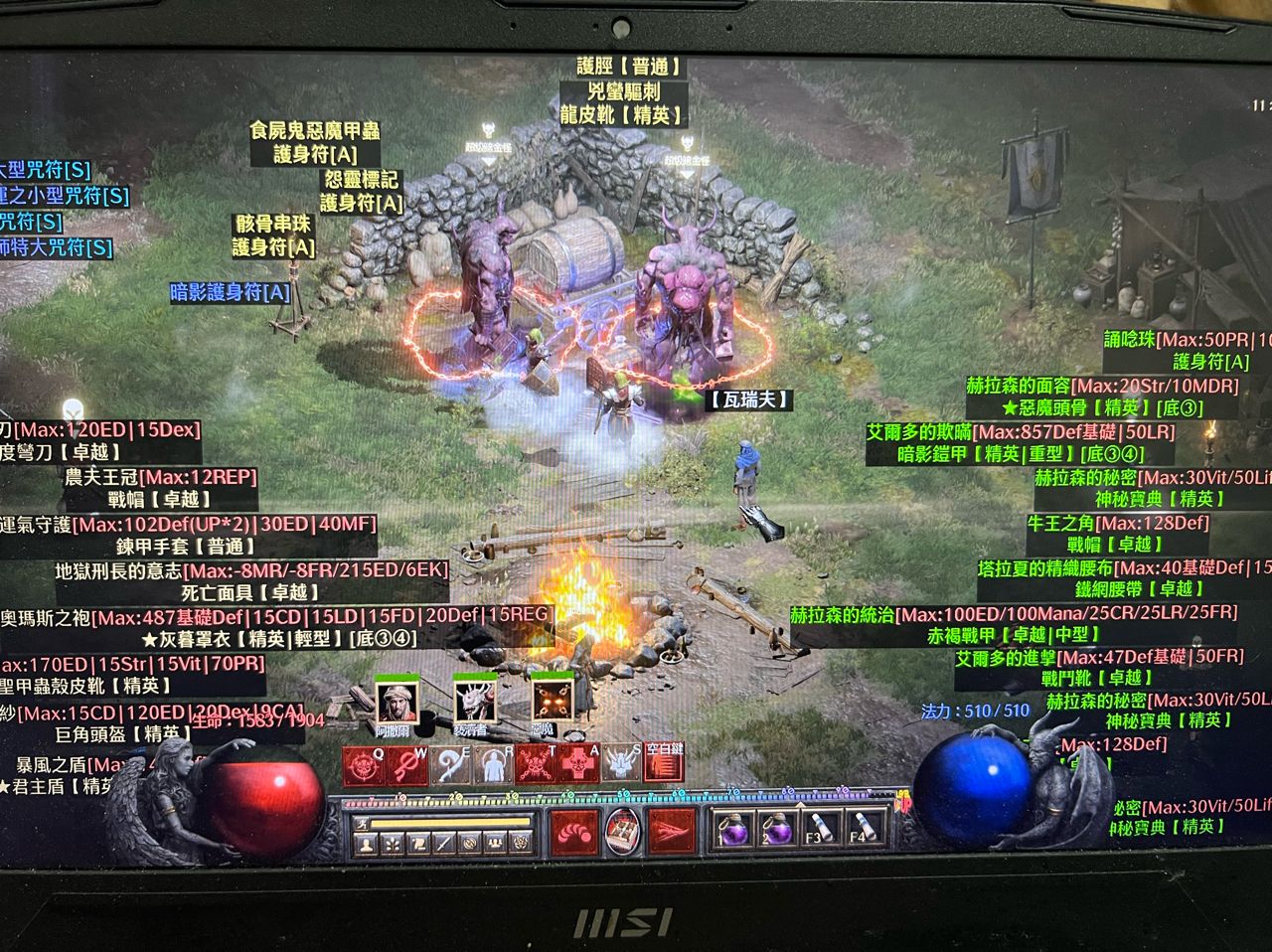Use the purple potion in belt slot 2
Image resolution: width=1272 pixels, height=952 pixels.
click(x=777, y=831)
